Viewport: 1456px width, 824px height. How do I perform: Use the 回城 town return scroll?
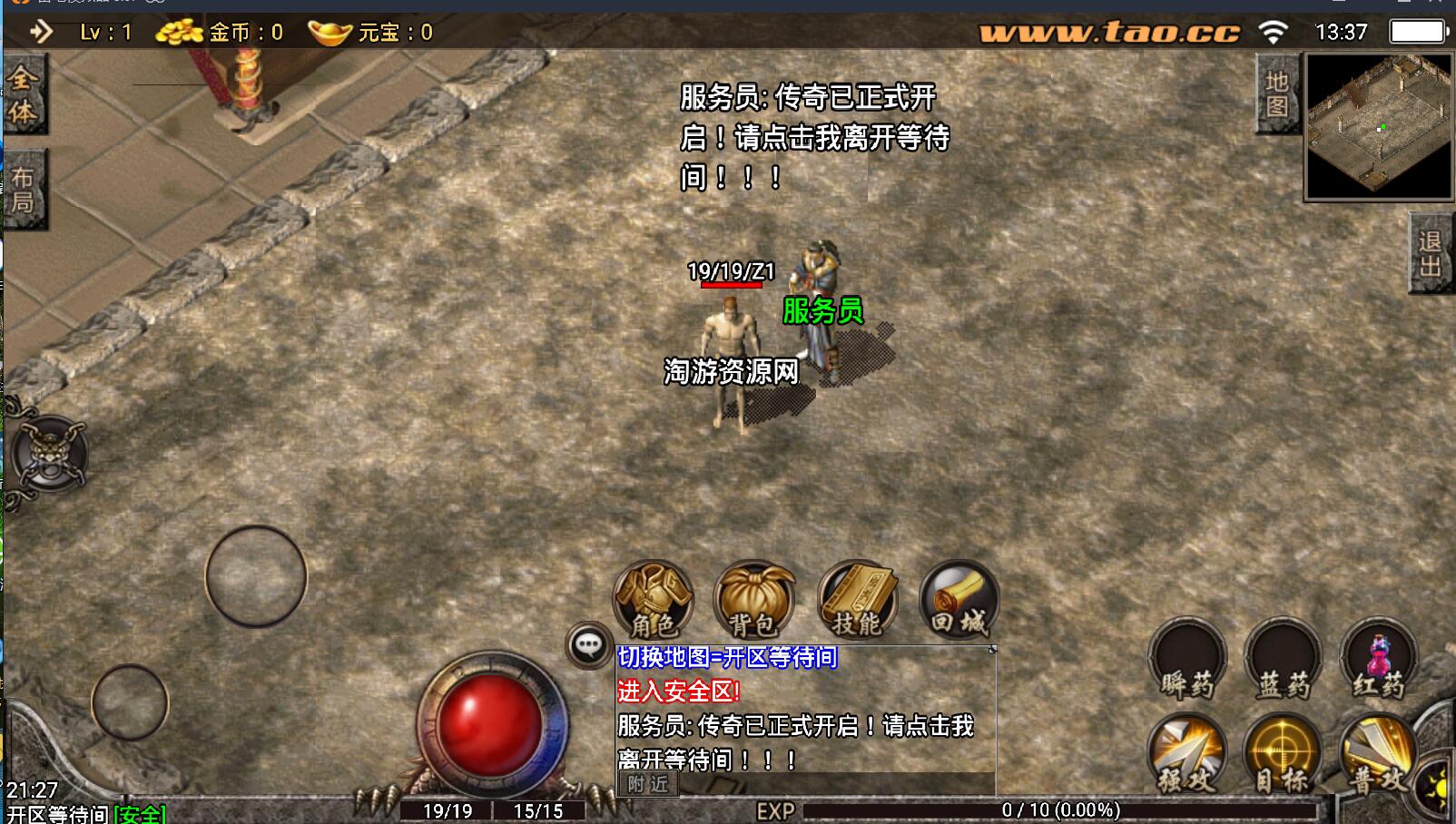click(959, 599)
